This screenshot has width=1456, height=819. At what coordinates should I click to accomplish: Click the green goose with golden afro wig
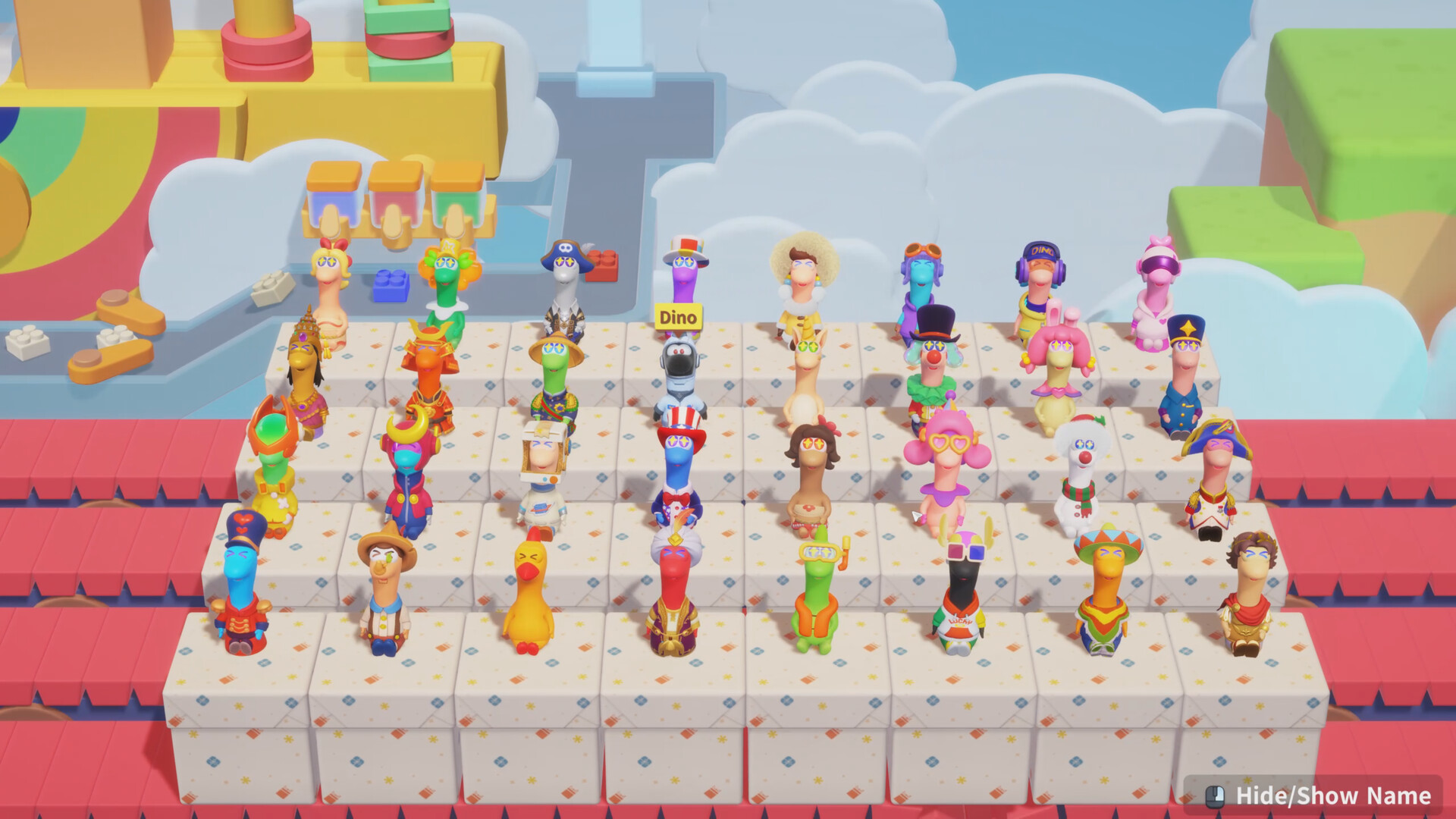tap(450, 273)
